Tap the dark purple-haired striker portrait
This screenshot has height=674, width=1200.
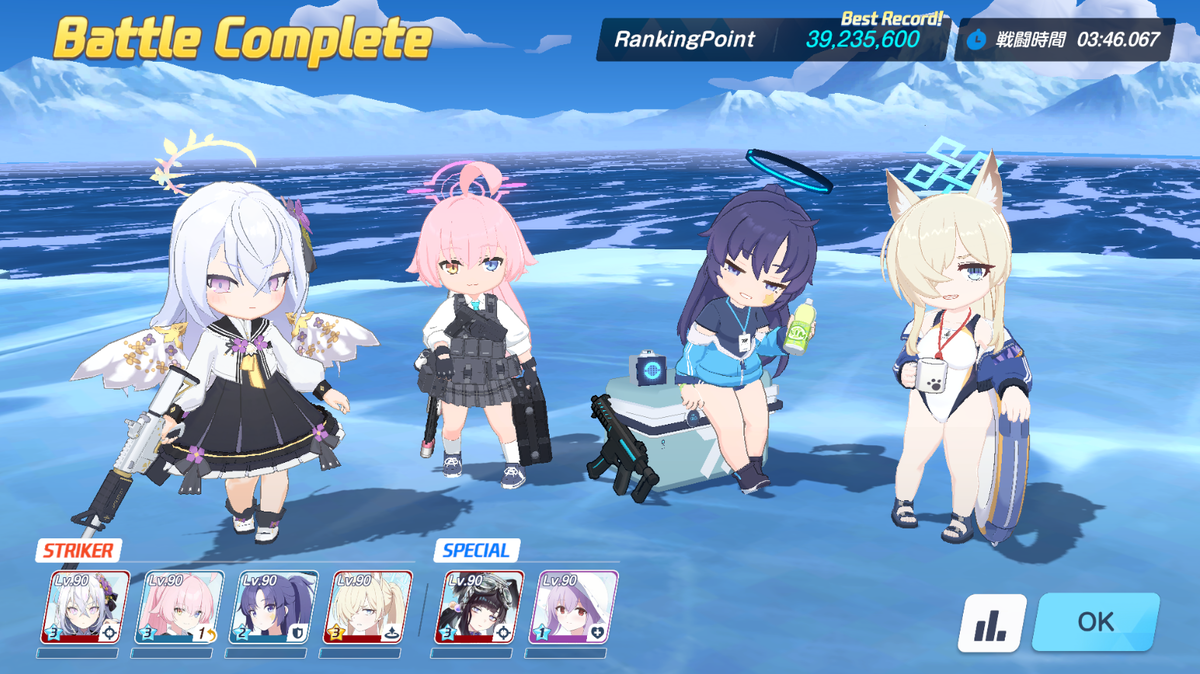[273, 607]
